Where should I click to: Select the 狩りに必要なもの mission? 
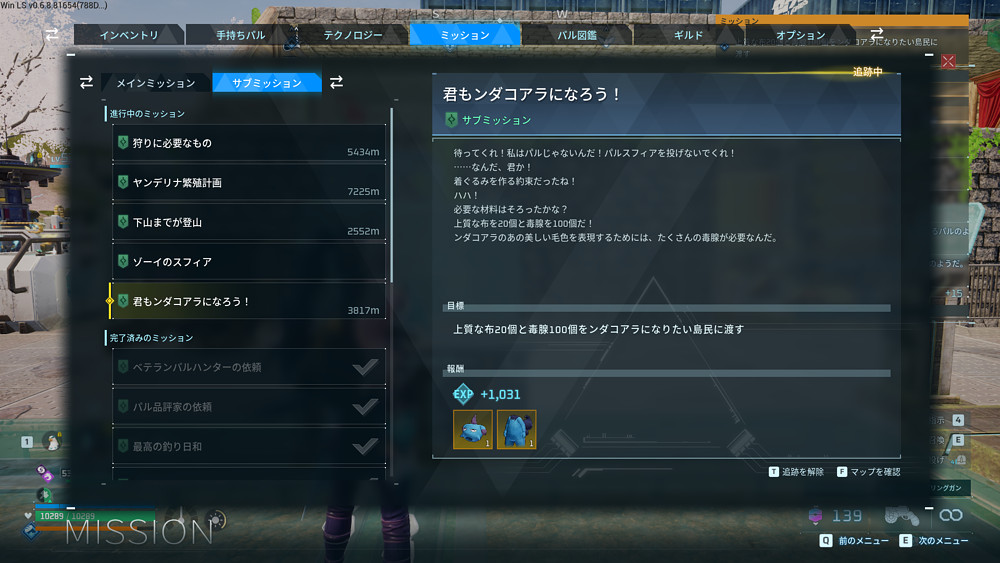click(x=248, y=144)
